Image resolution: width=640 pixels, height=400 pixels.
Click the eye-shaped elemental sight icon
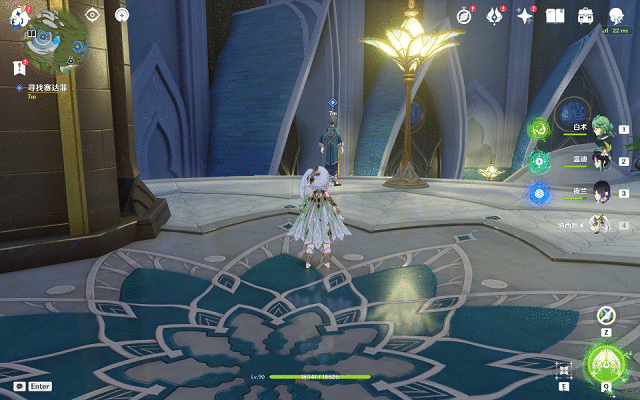point(92,15)
